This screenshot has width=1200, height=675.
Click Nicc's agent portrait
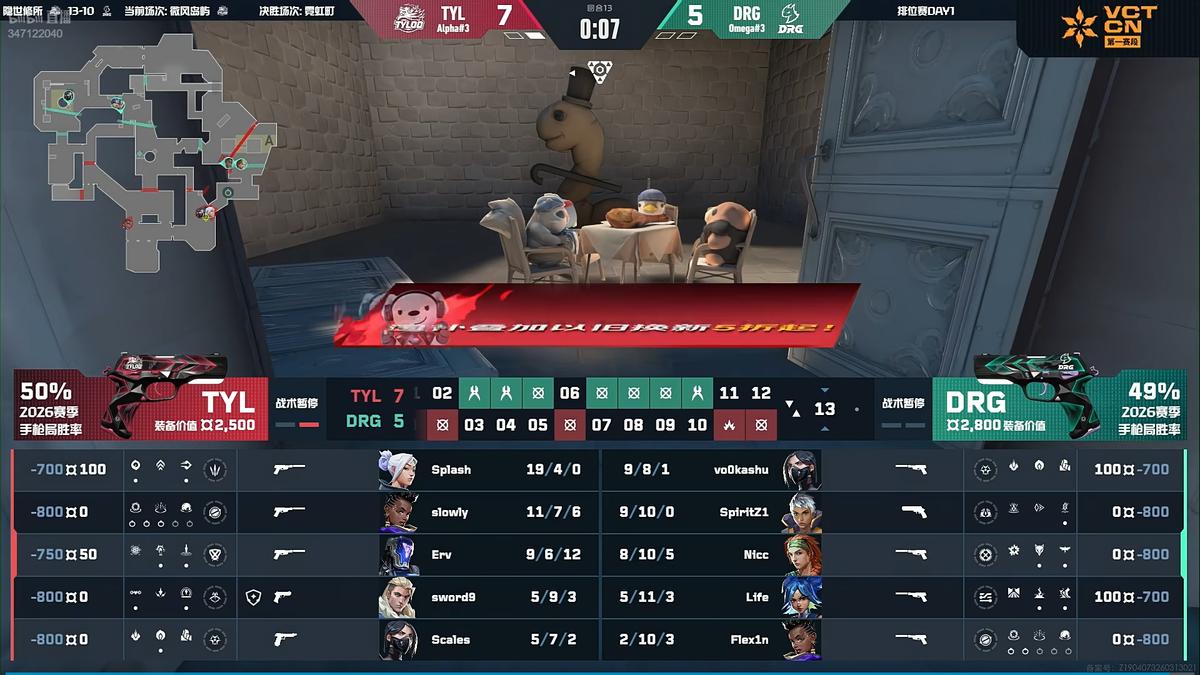click(x=802, y=555)
